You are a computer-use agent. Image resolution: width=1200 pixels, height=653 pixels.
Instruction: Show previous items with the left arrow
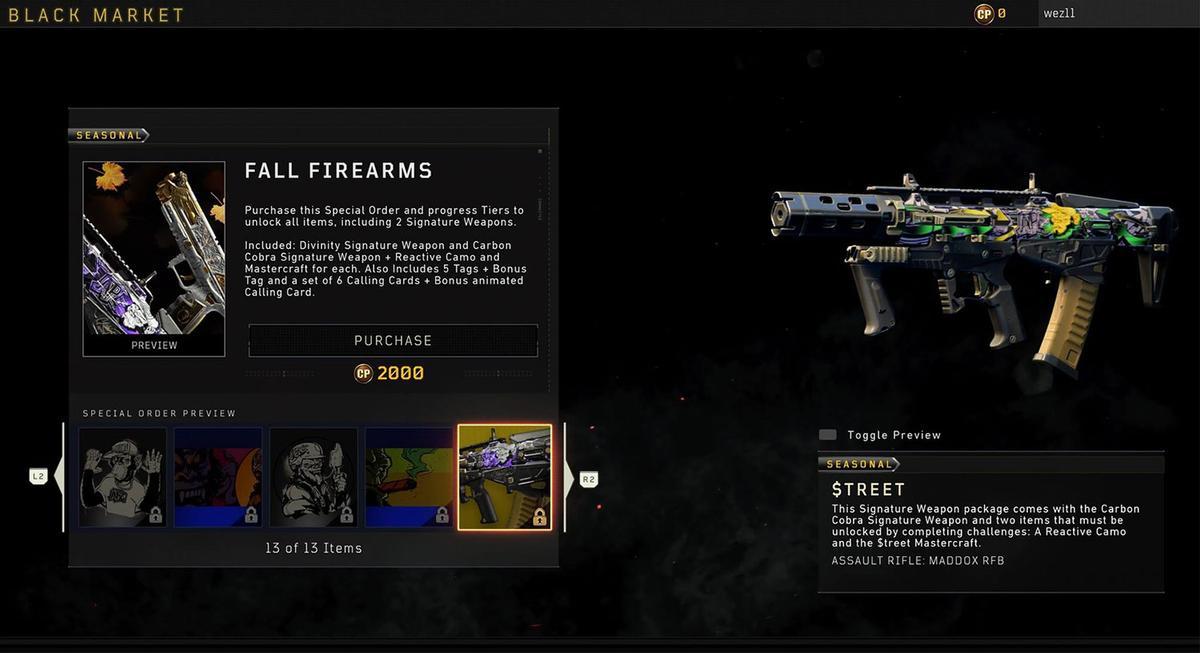click(x=56, y=477)
